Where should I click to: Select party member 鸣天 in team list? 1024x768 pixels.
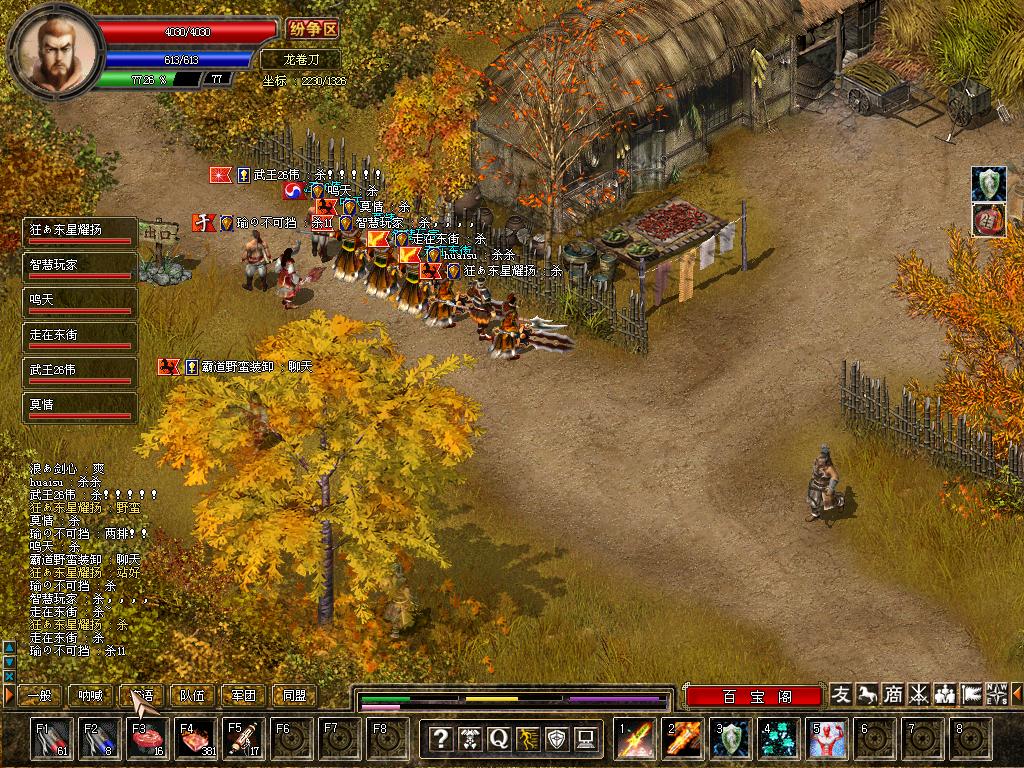79,302
